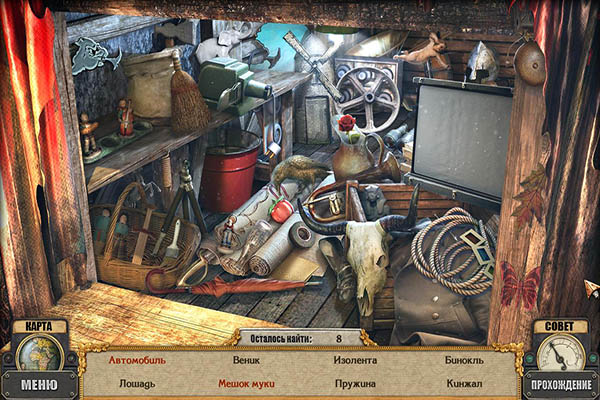Select Мешок муки in the item list
The width and height of the screenshot is (600, 400).
pyautogui.click(x=246, y=383)
